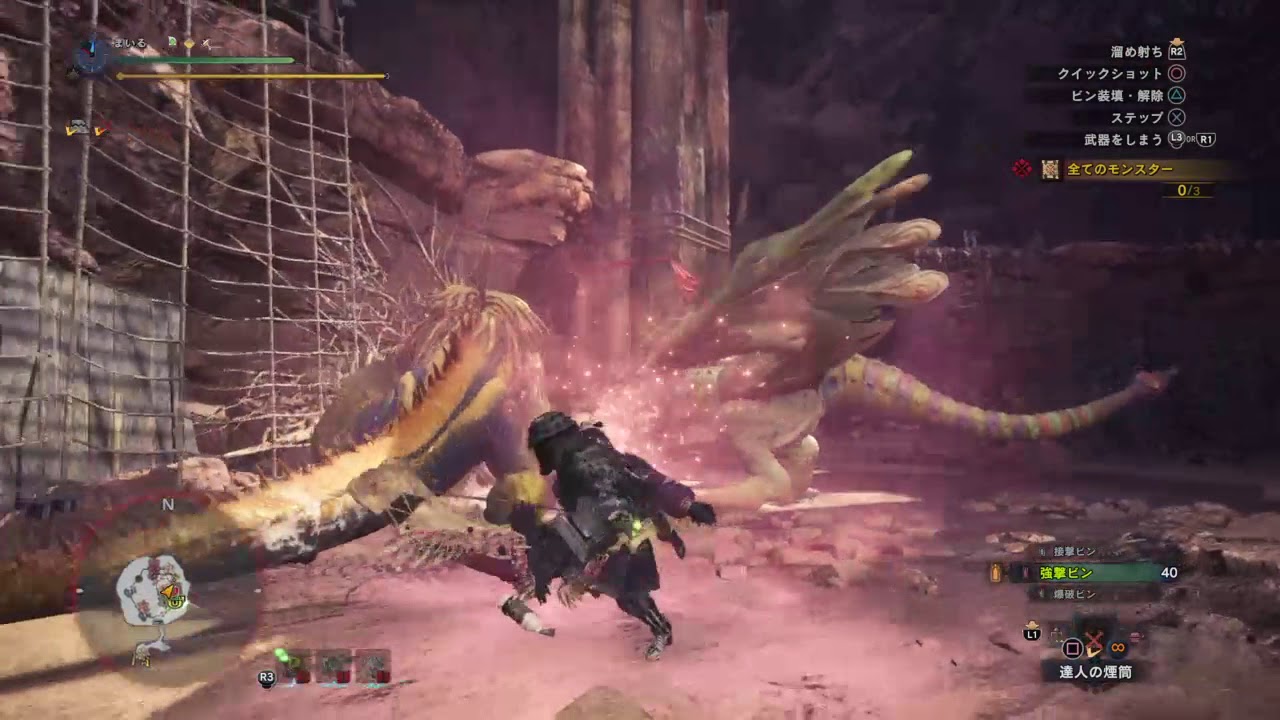Select the player name ほいる
Screen dimensions: 1280x720
tap(128, 44)
